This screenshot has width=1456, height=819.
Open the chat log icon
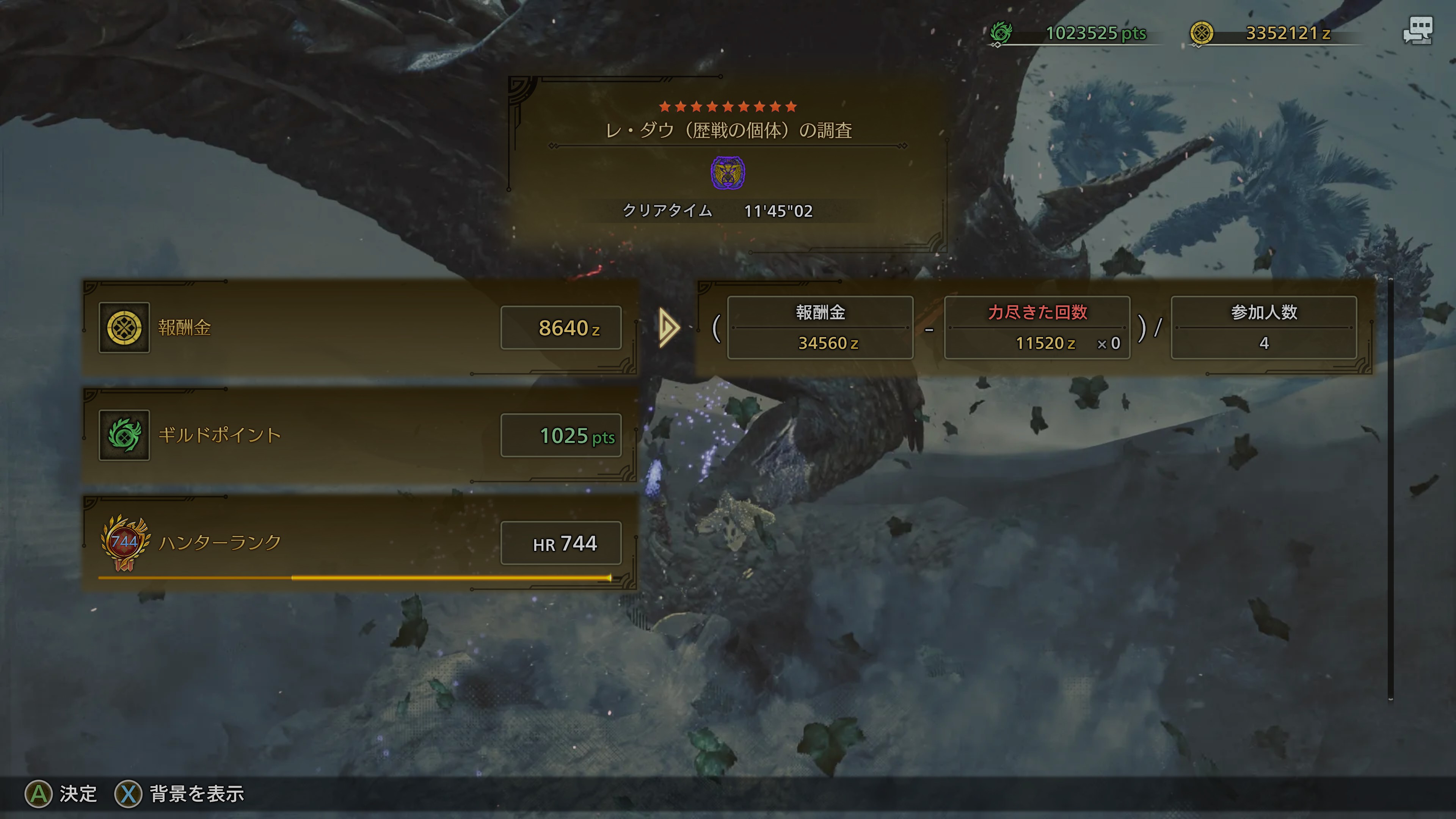click(x=1418, y=30)
